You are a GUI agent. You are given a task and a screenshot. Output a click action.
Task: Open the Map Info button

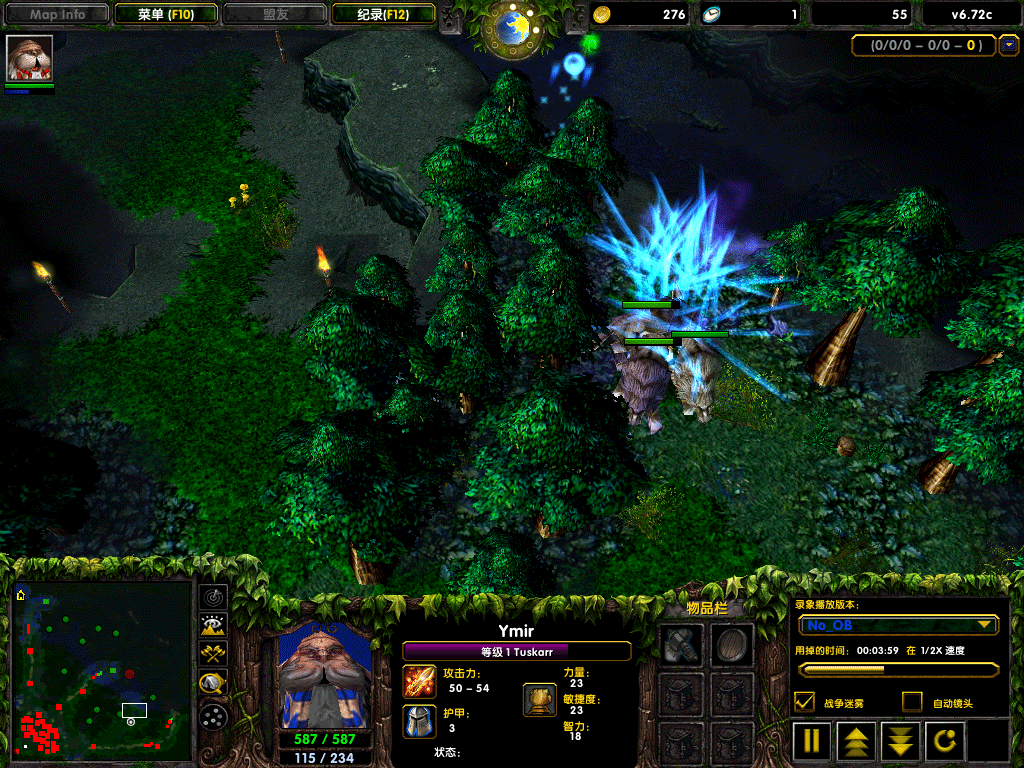[58, 14]
